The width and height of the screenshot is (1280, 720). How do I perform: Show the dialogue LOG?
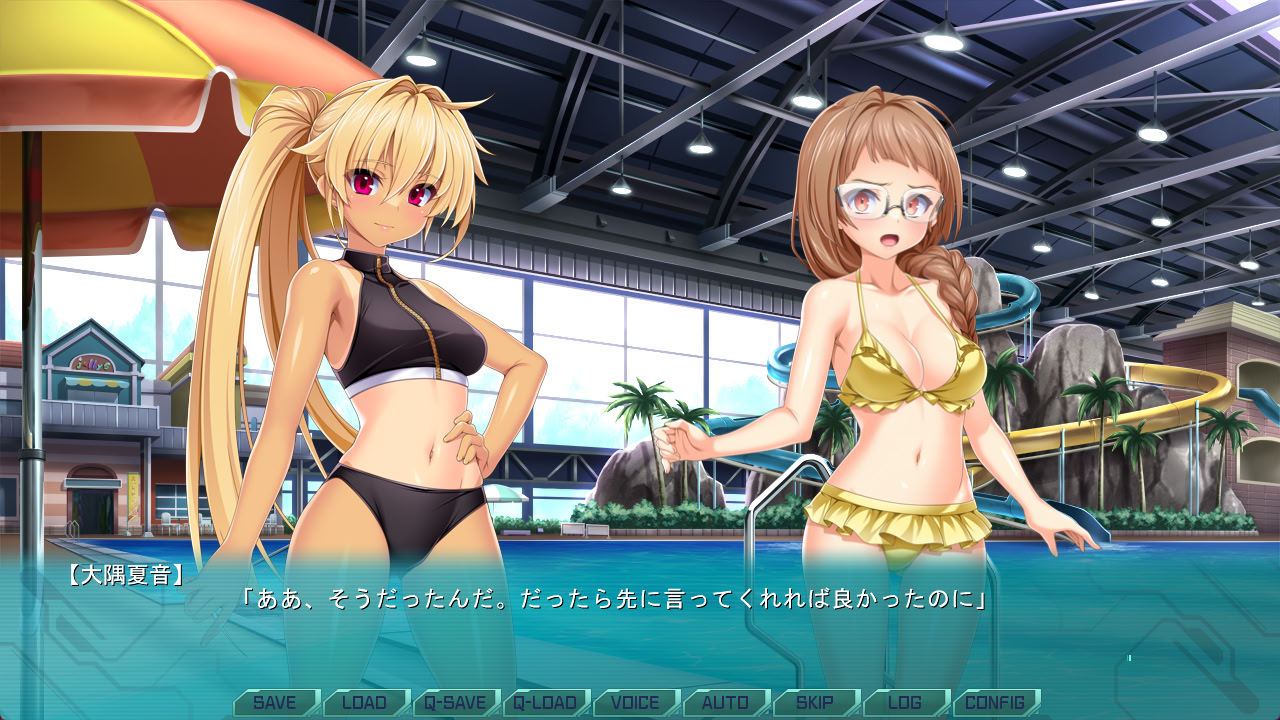coord(905,702)
